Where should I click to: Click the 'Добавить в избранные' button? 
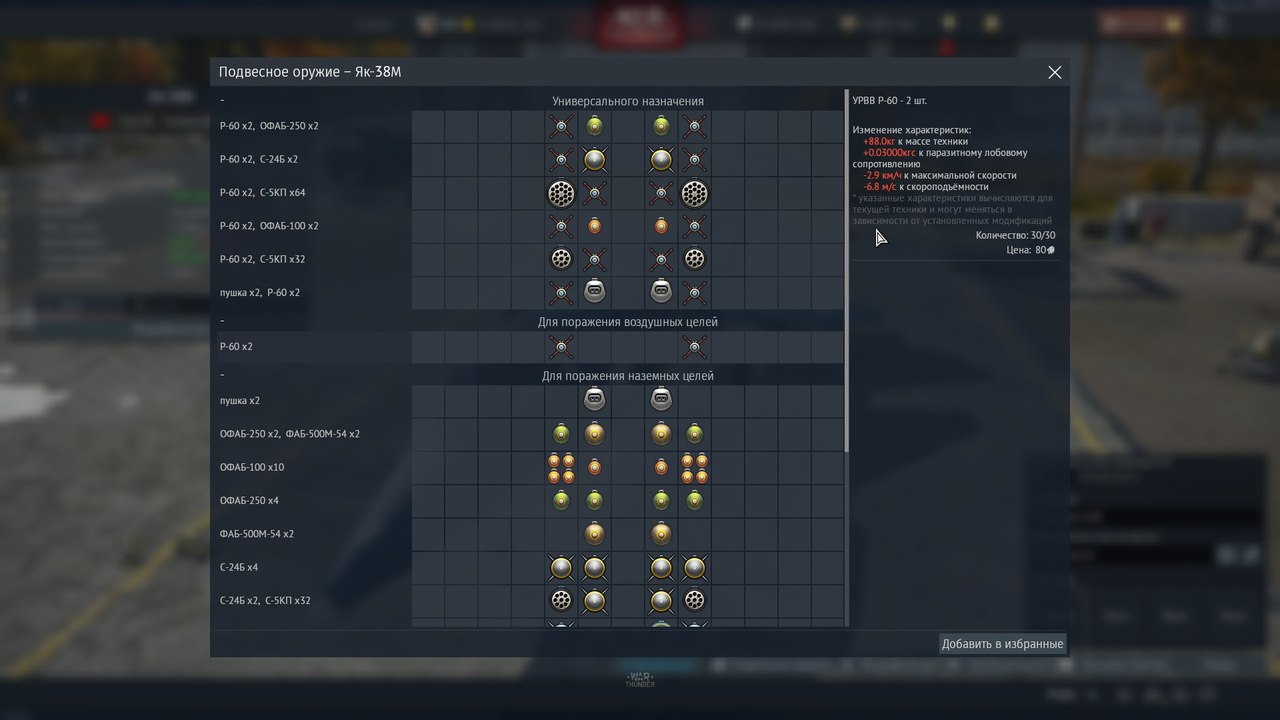[x=1002, y=644]
